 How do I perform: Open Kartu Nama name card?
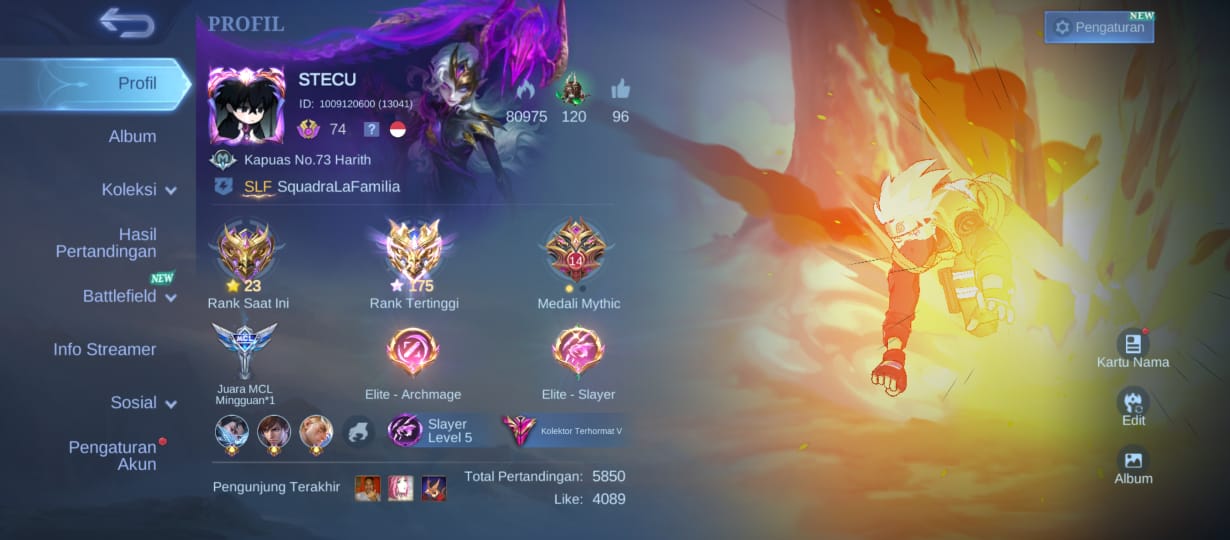pyautogui.click(x=1133, y=348)
